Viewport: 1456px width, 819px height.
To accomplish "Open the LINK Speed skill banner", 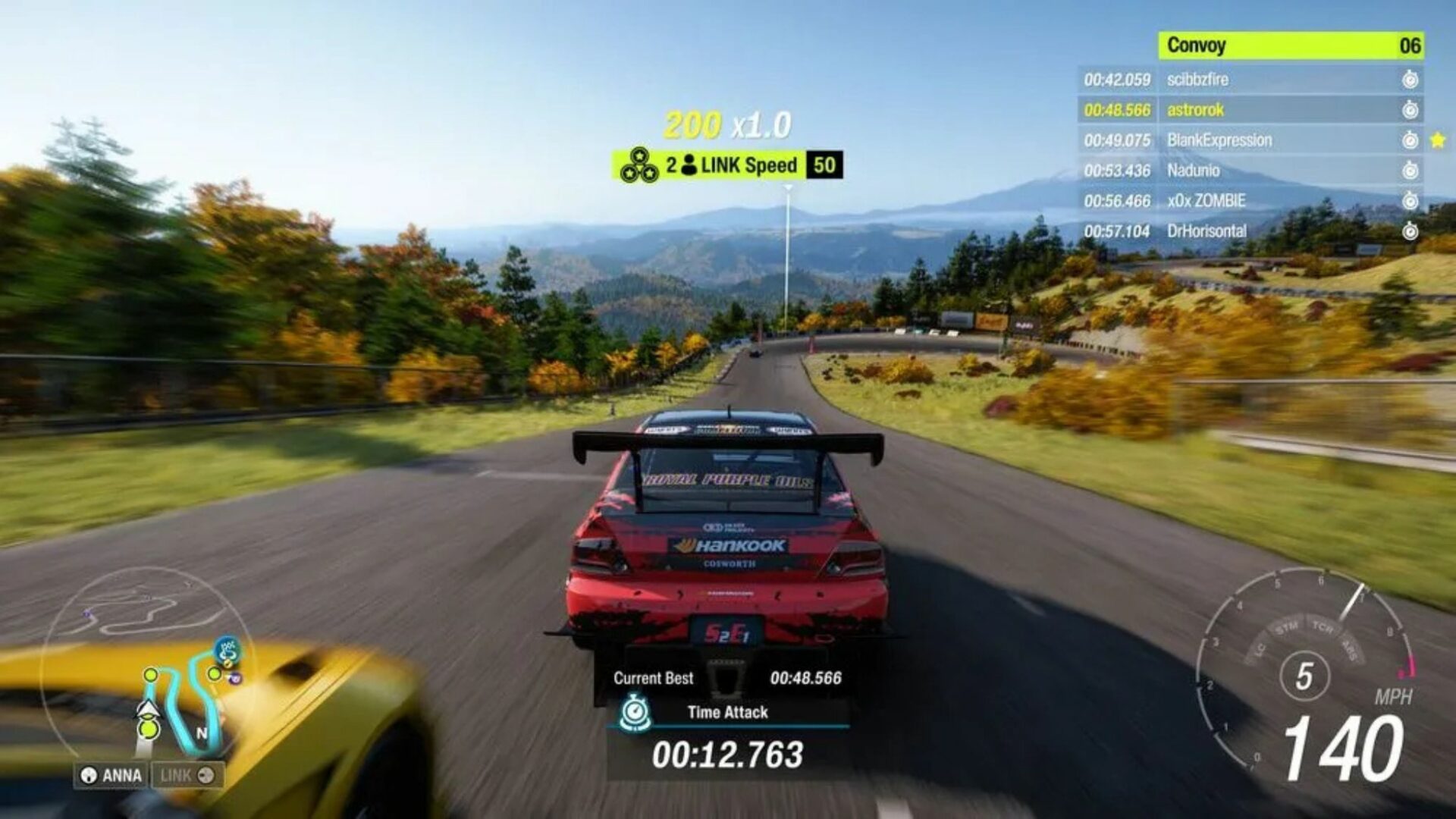I will click(x=749, y=165).
